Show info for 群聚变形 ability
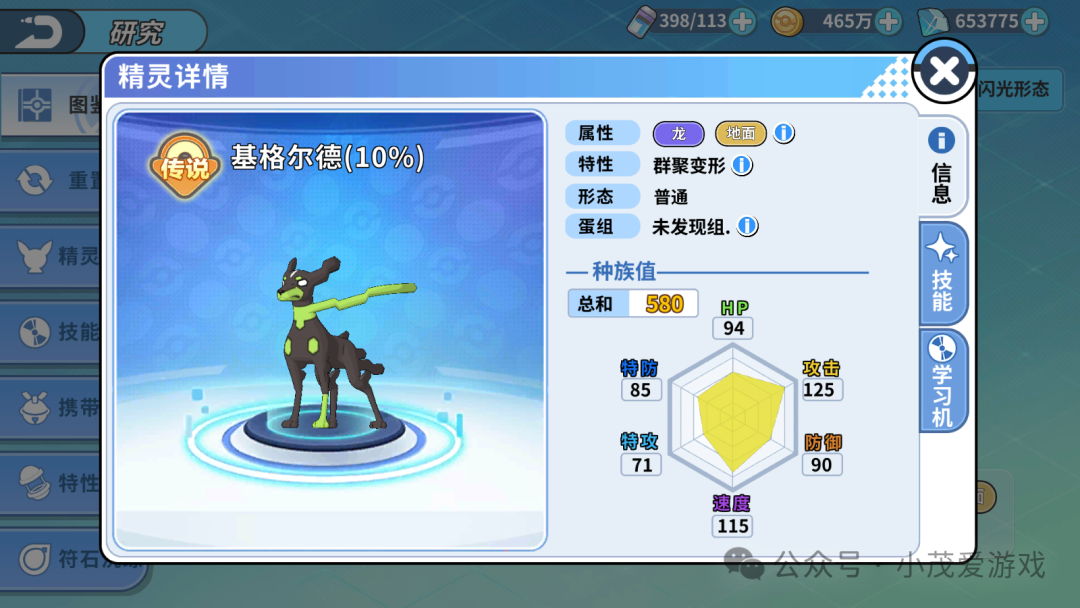The width and height of the screenshot is (1080, 608). coord(743,165)
